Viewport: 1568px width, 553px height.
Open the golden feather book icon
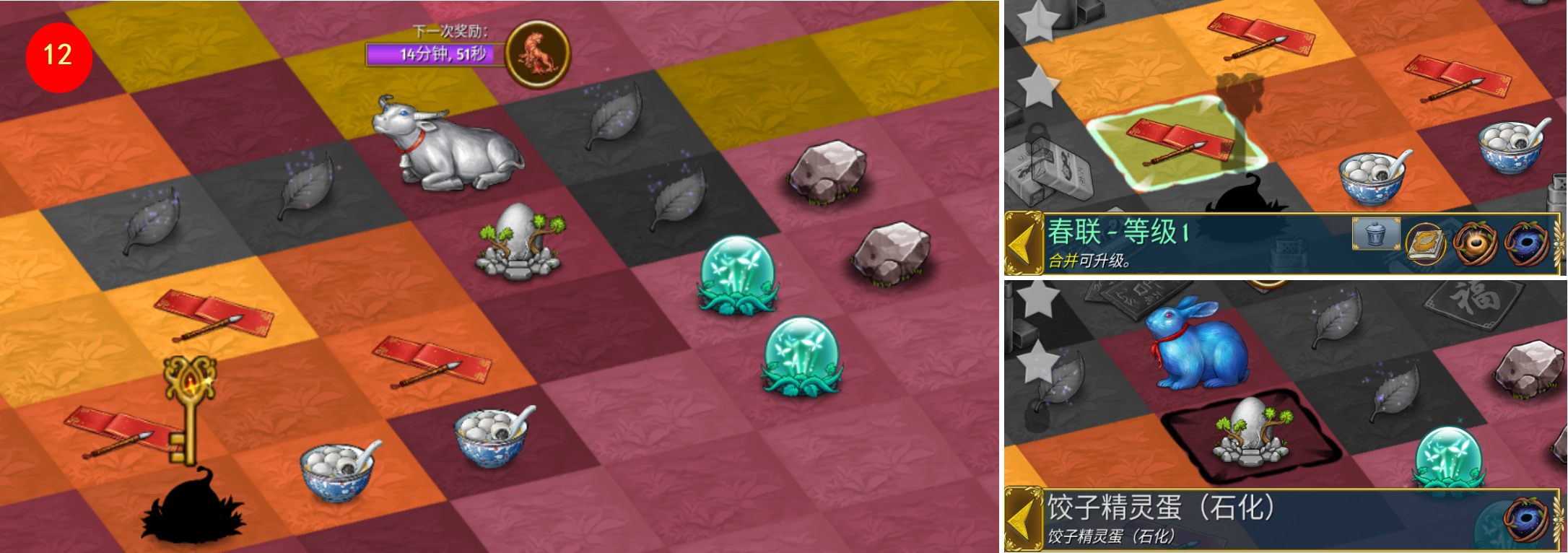1426,243
